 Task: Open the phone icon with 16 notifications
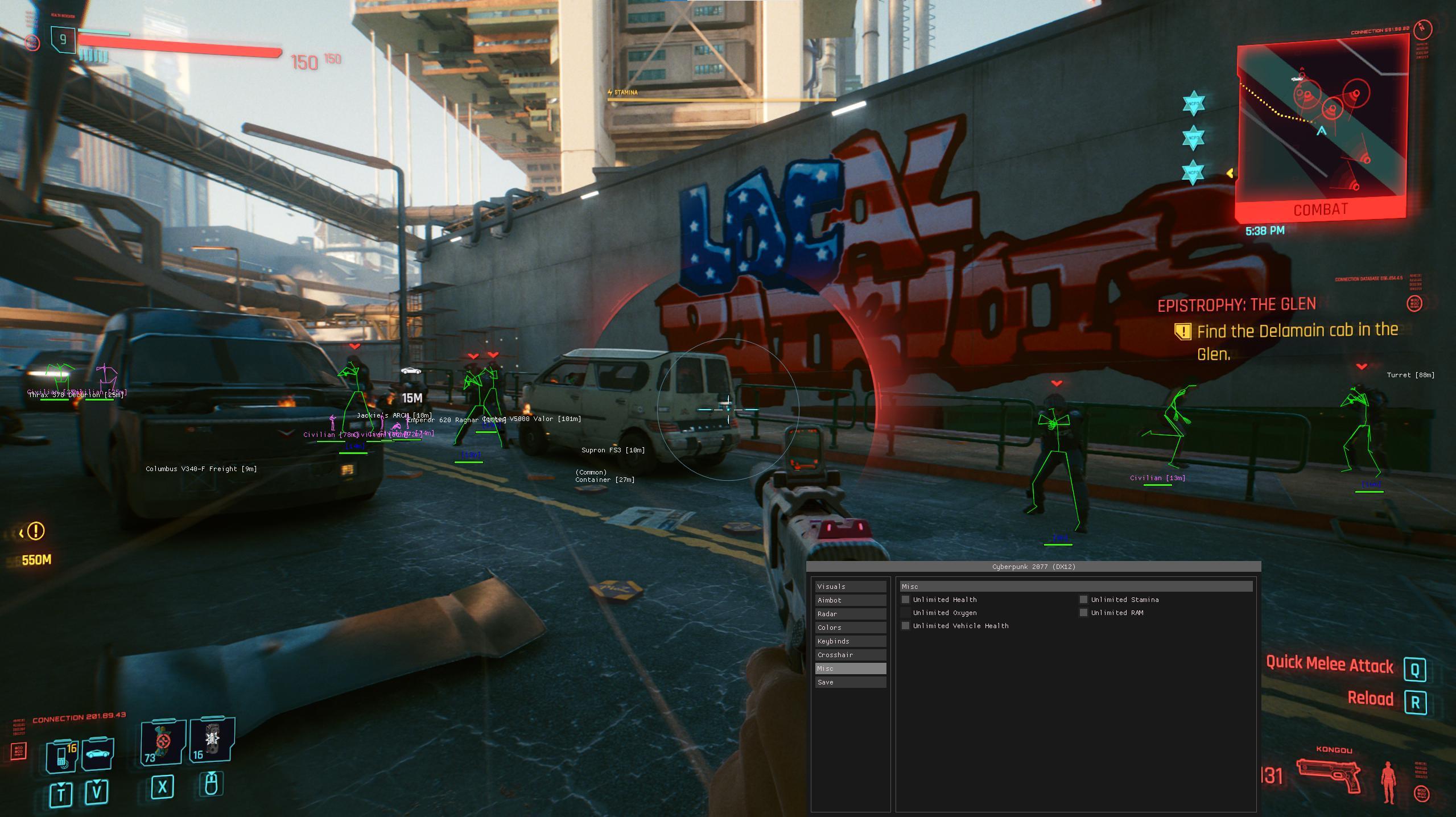tap(62, 756)
